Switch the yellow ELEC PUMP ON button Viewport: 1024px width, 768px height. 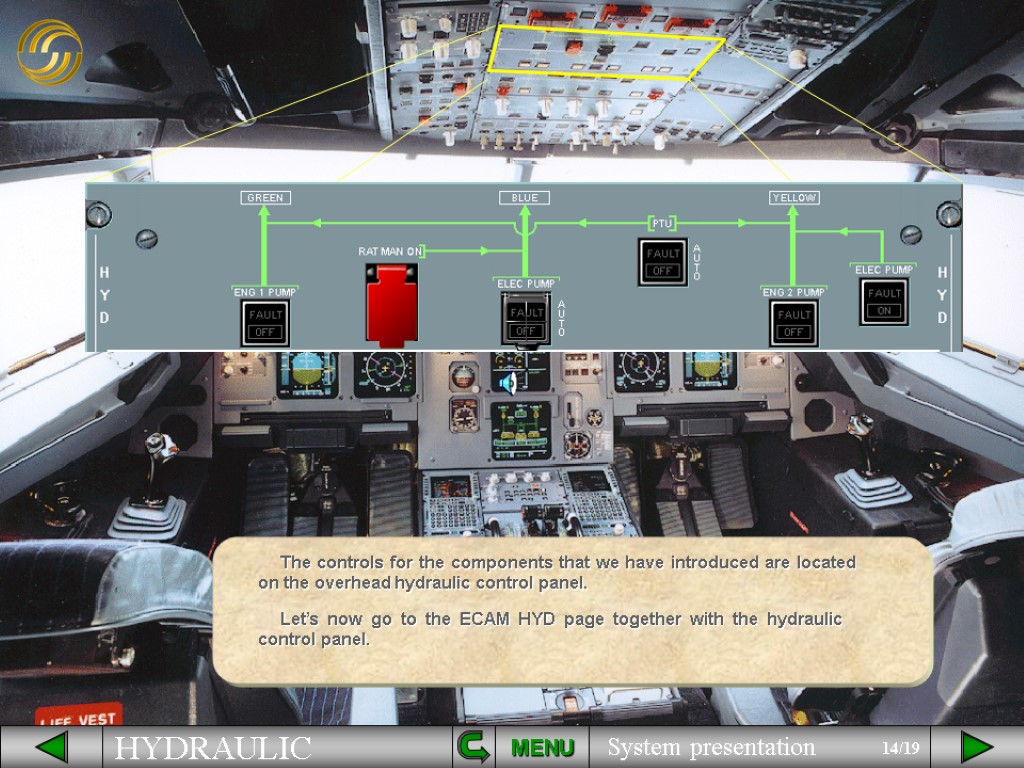click(x=884, y=302)
